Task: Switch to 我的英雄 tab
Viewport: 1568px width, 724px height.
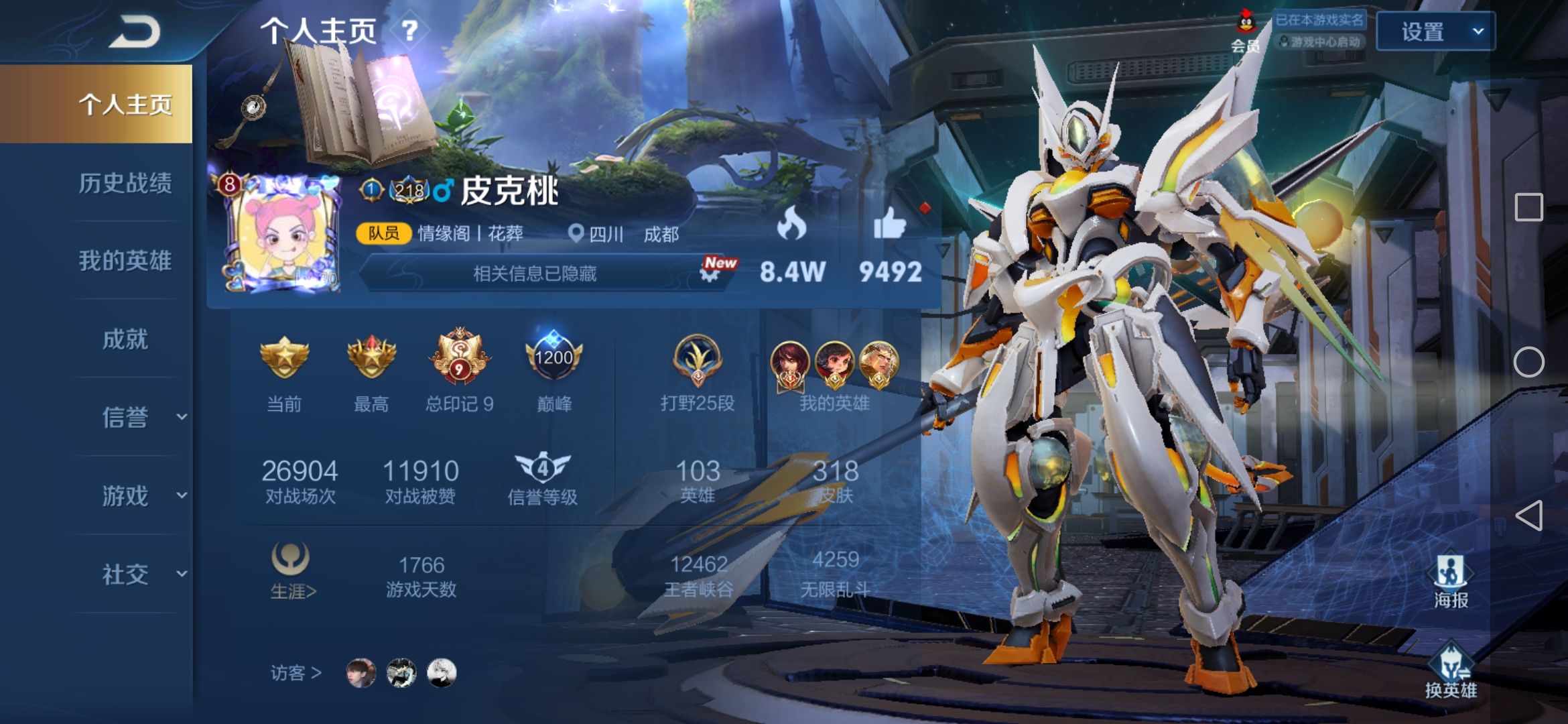Action: coord(125,261)
